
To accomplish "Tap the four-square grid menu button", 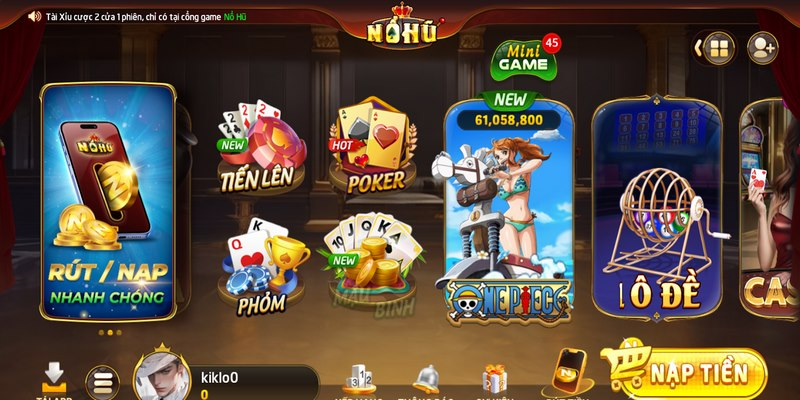I will coord(717,48).
